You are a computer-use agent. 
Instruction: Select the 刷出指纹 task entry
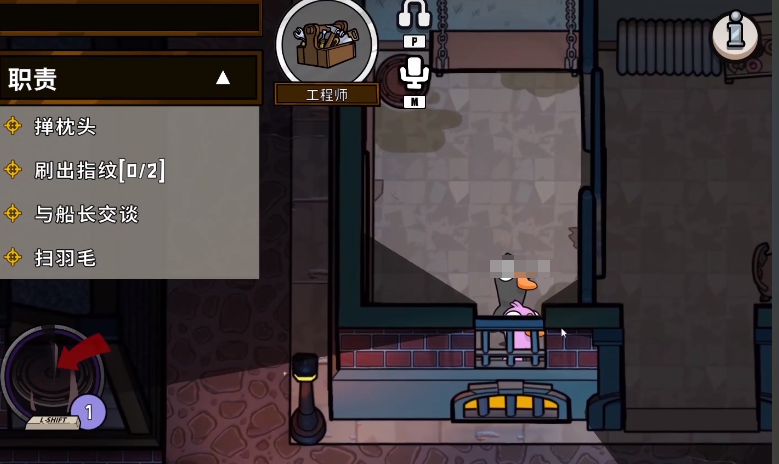pyautogui.click(x=99, y=170)
